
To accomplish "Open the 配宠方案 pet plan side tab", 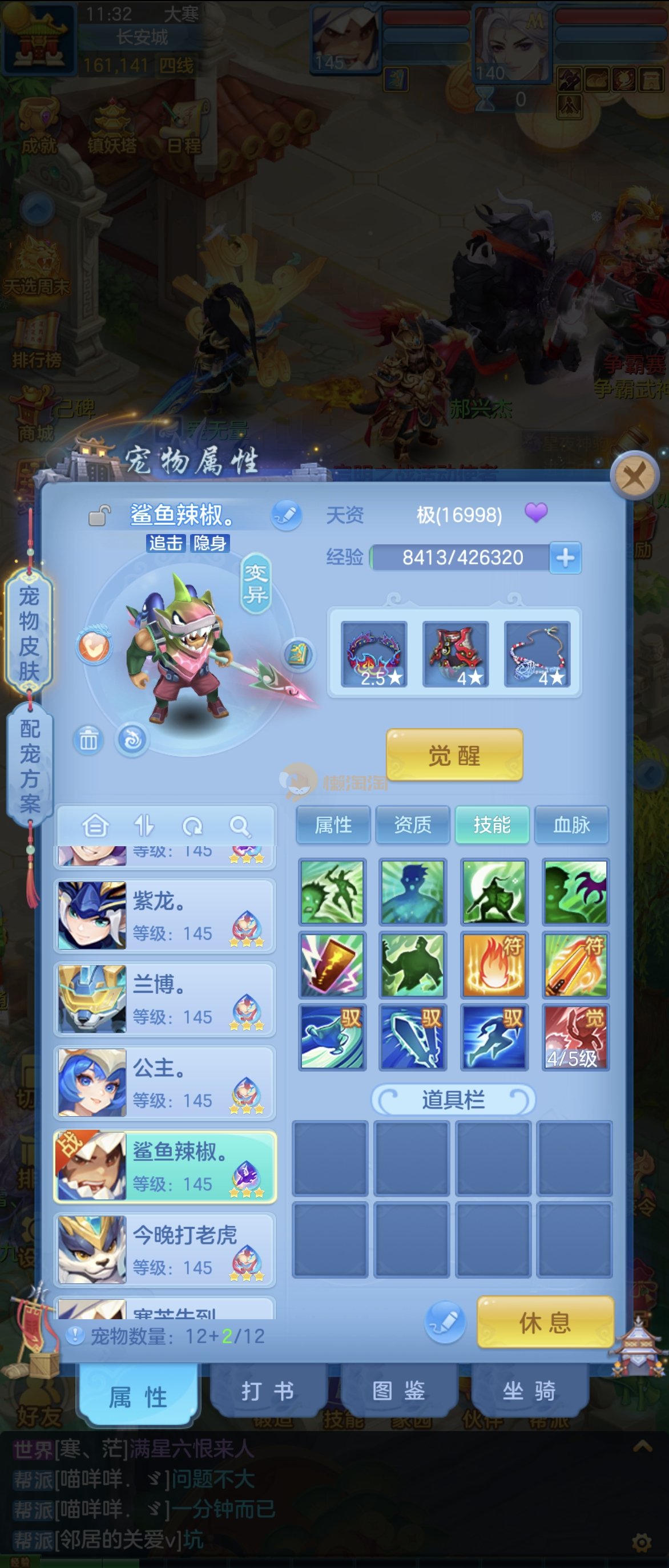I will (x=30, y=765).
